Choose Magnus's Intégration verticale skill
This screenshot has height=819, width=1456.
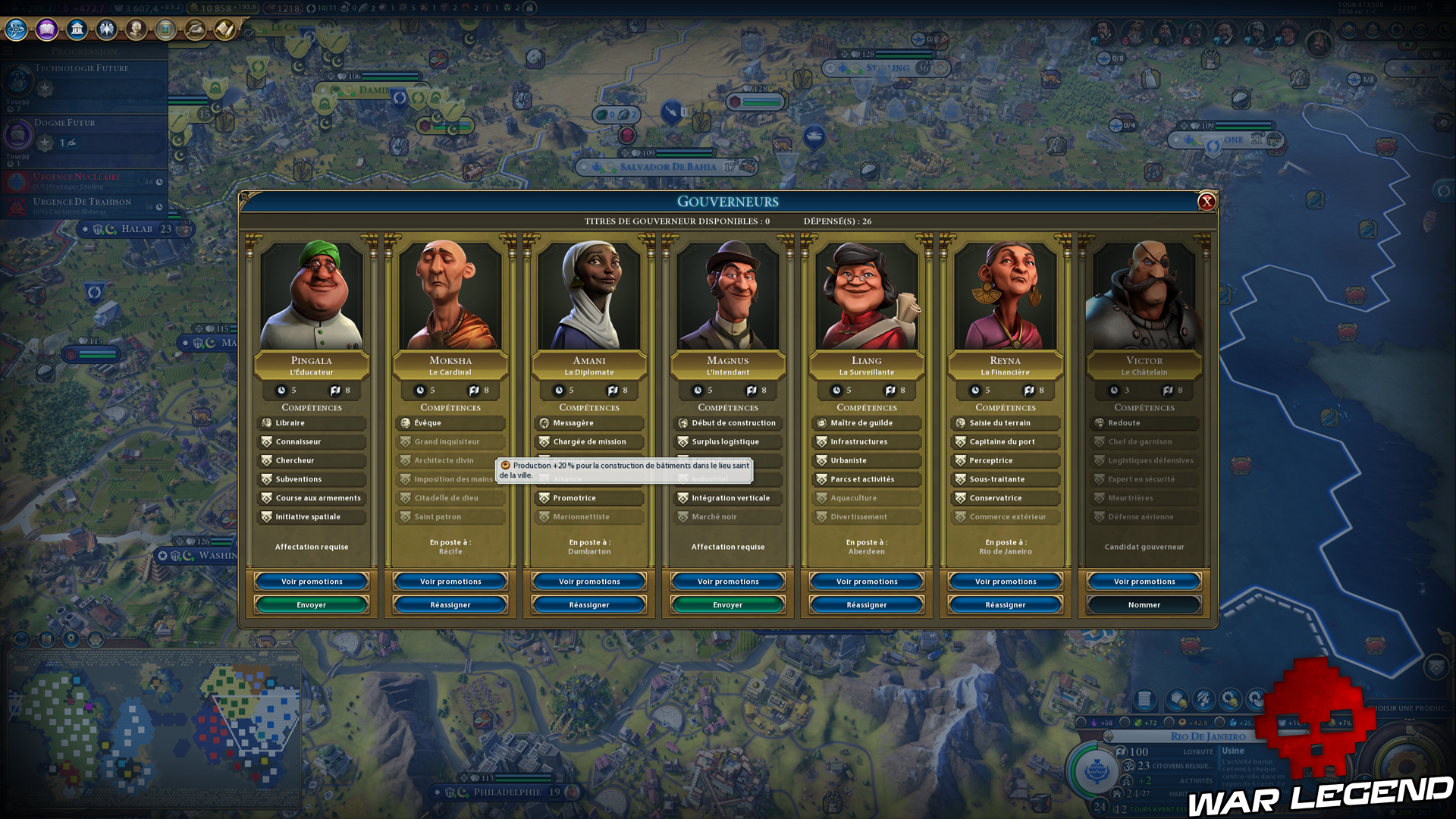coord(728,498)
